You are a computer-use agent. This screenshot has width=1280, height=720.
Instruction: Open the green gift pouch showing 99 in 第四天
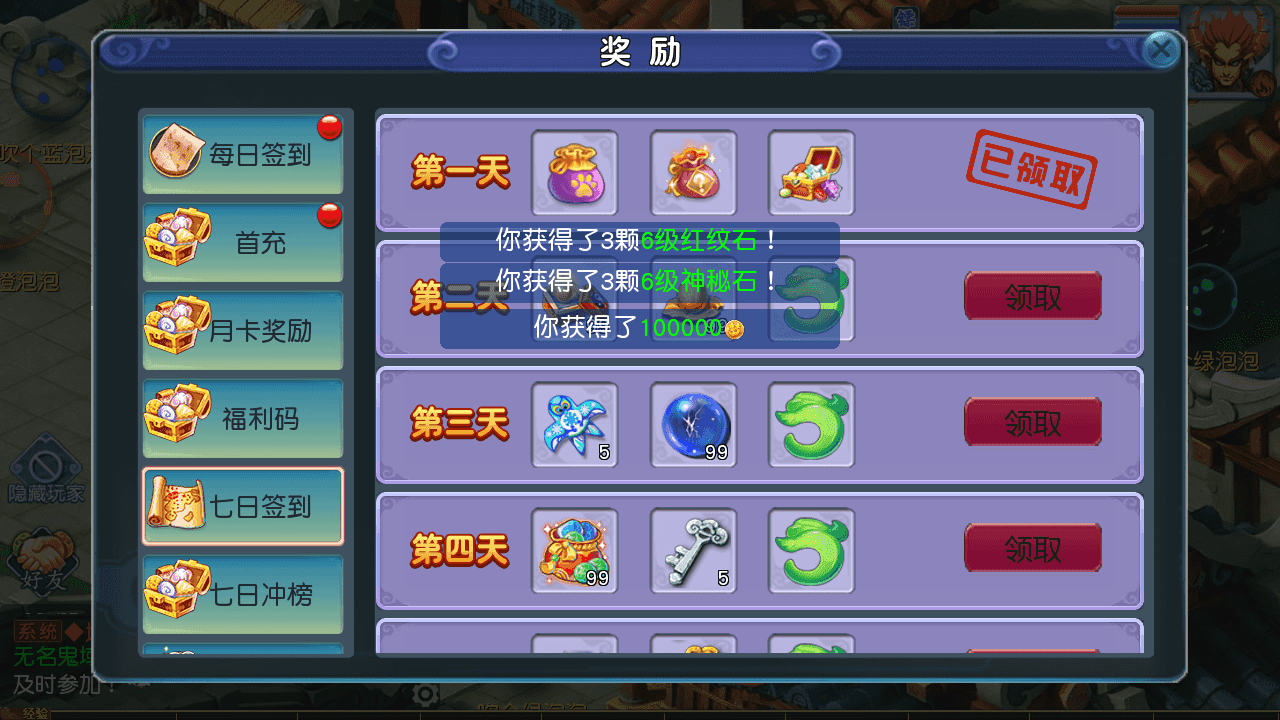pos(574,551)
